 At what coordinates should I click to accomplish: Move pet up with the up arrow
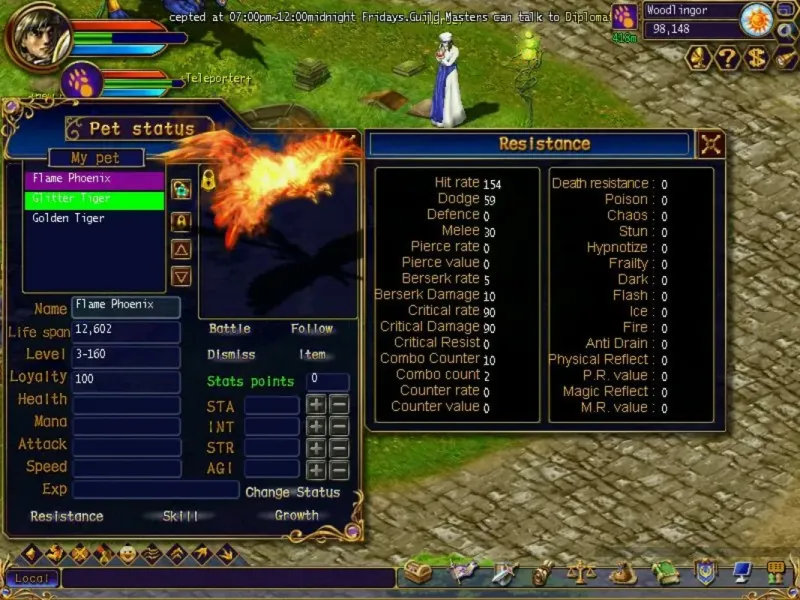point(181,249)
